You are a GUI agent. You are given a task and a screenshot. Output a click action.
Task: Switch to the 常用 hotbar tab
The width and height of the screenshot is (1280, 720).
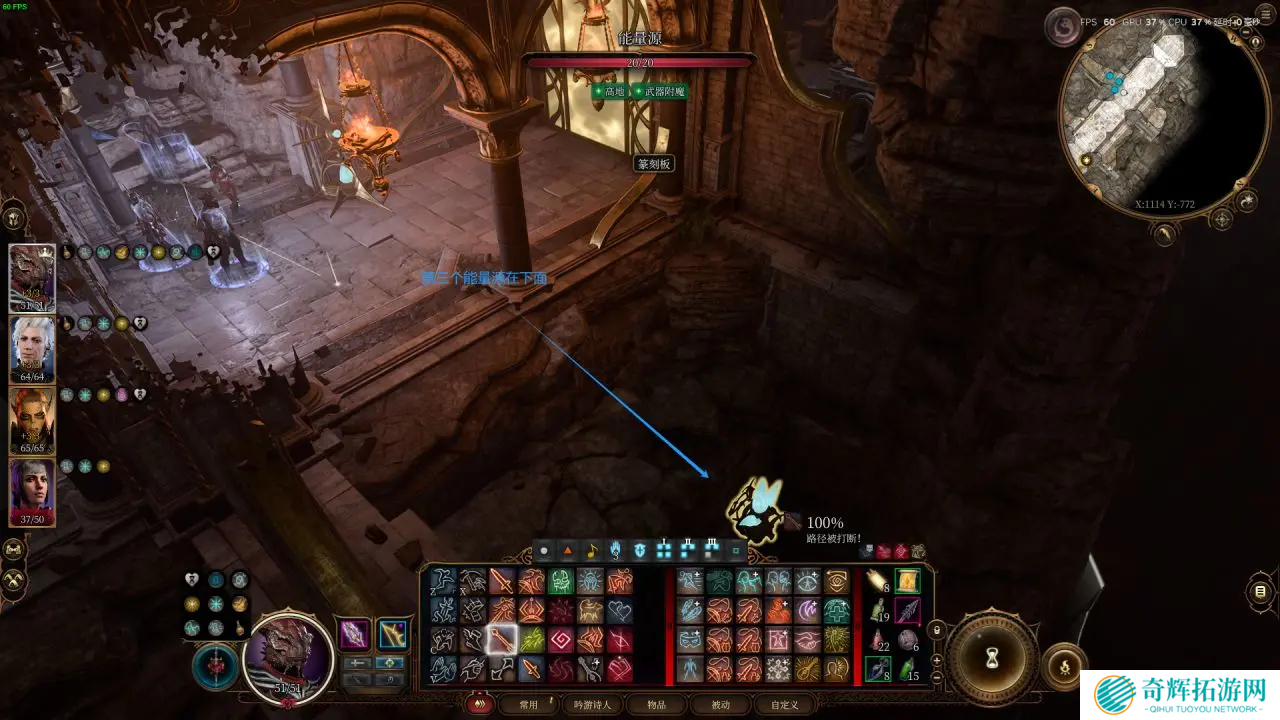click(x=528, y=704)
